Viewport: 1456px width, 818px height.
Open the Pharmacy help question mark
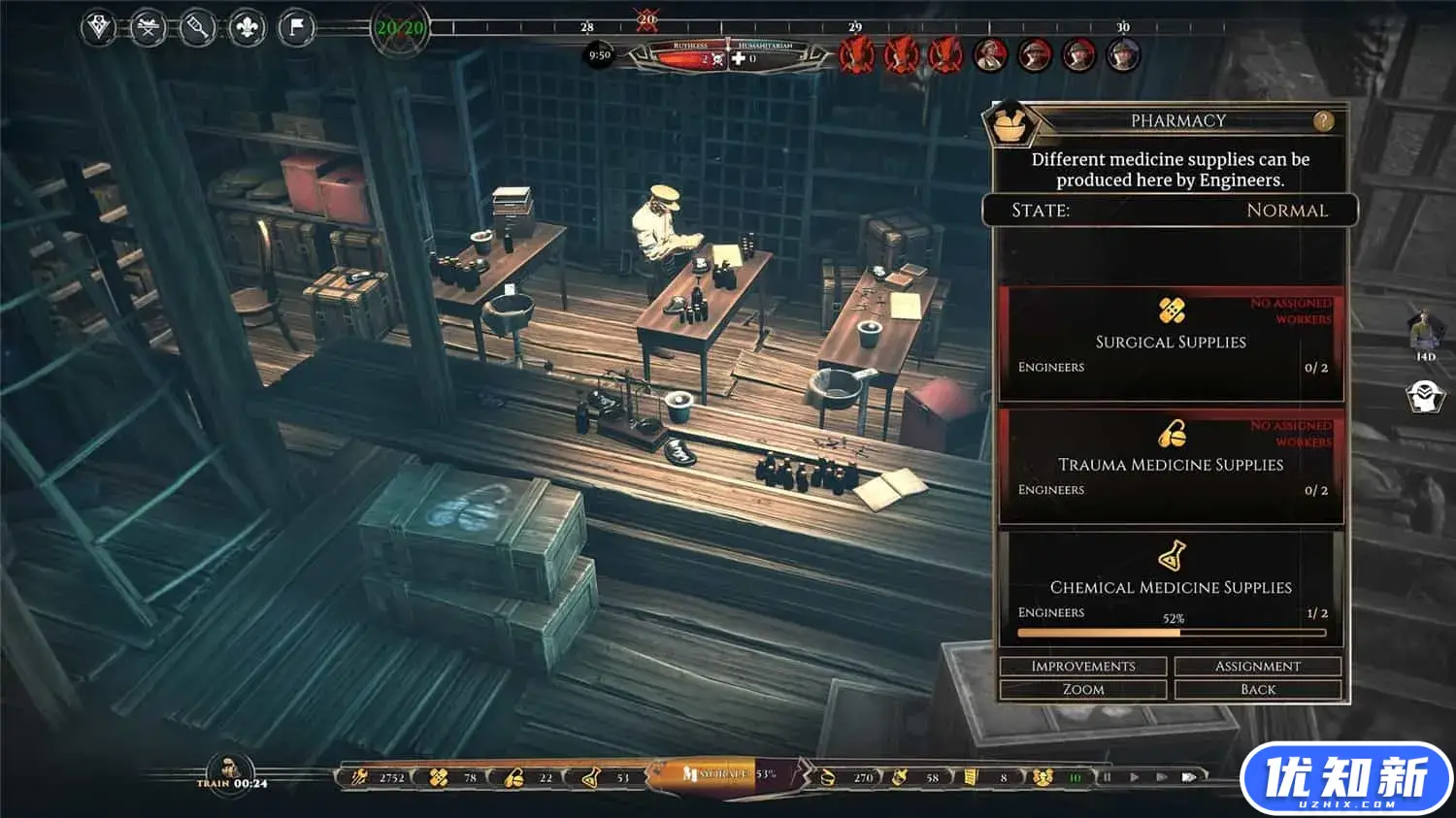pos(1323,121)
